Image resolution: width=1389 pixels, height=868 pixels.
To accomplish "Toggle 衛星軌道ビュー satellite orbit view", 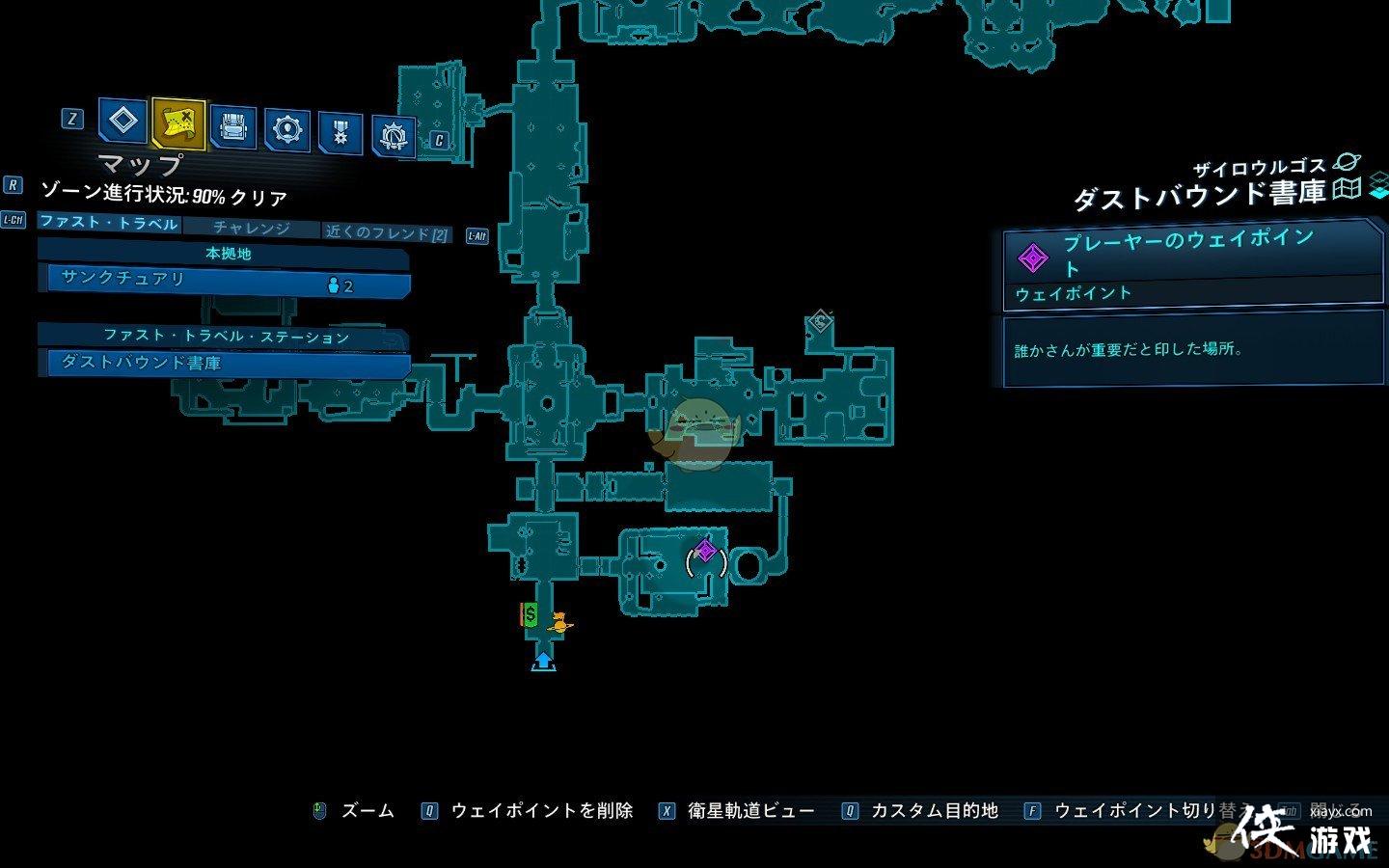I will click(x=748, y=810).
